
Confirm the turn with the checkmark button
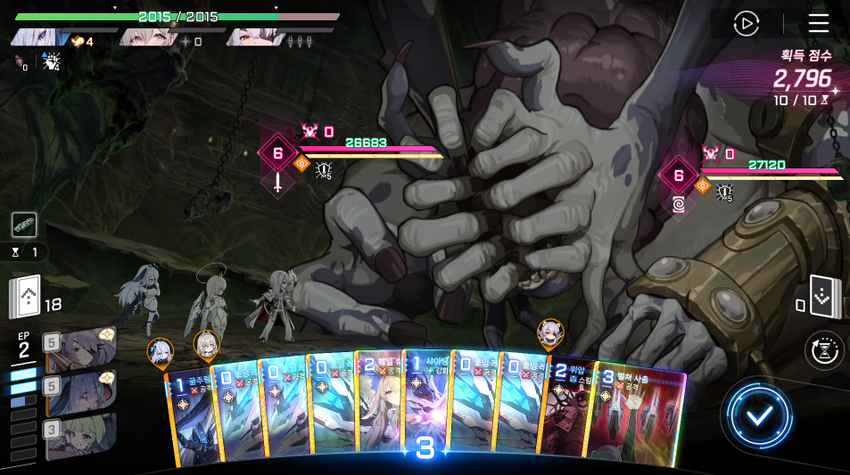click(x=759, y=415)
